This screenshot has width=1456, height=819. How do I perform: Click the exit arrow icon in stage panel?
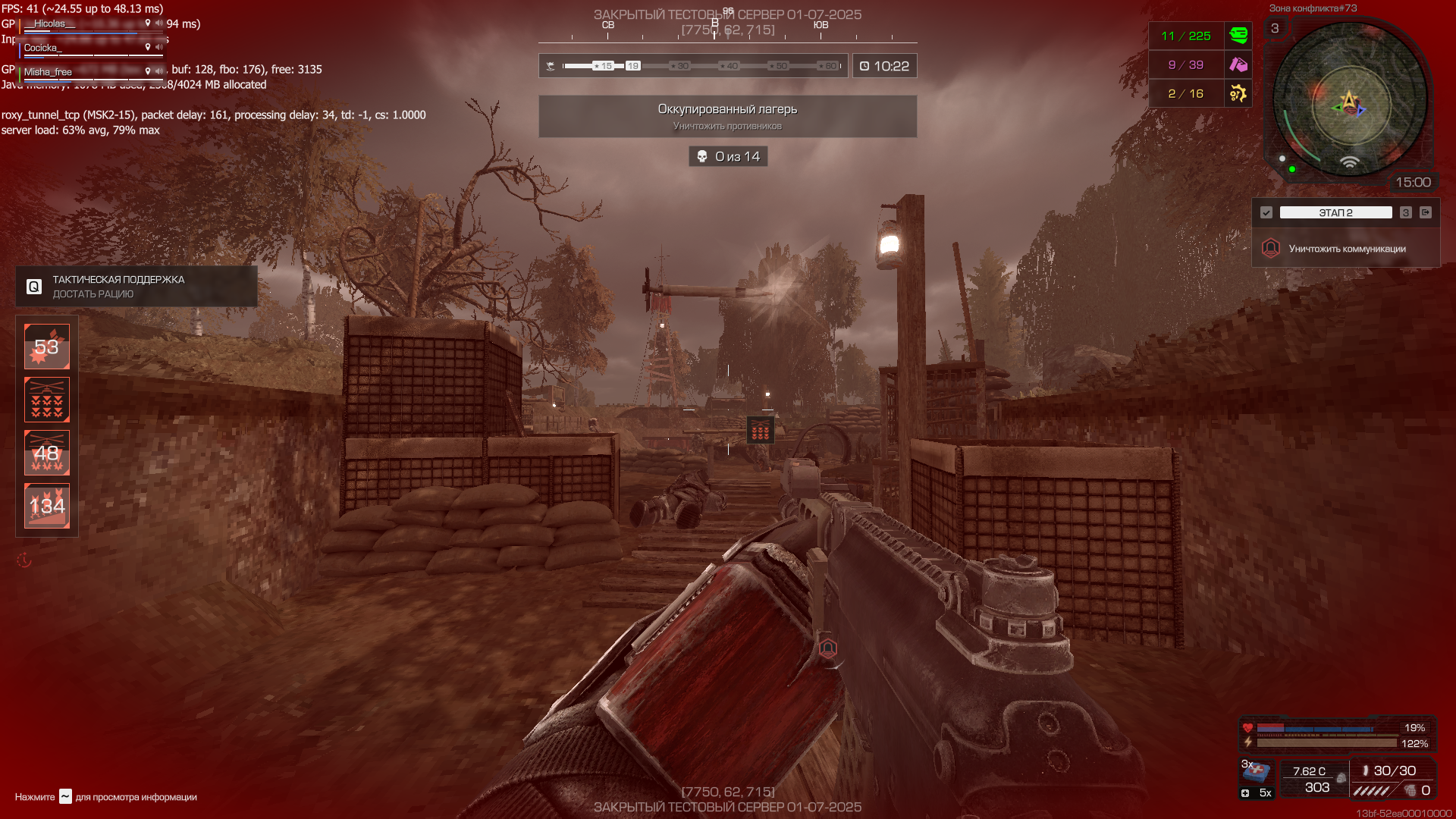coord(1426,213)
